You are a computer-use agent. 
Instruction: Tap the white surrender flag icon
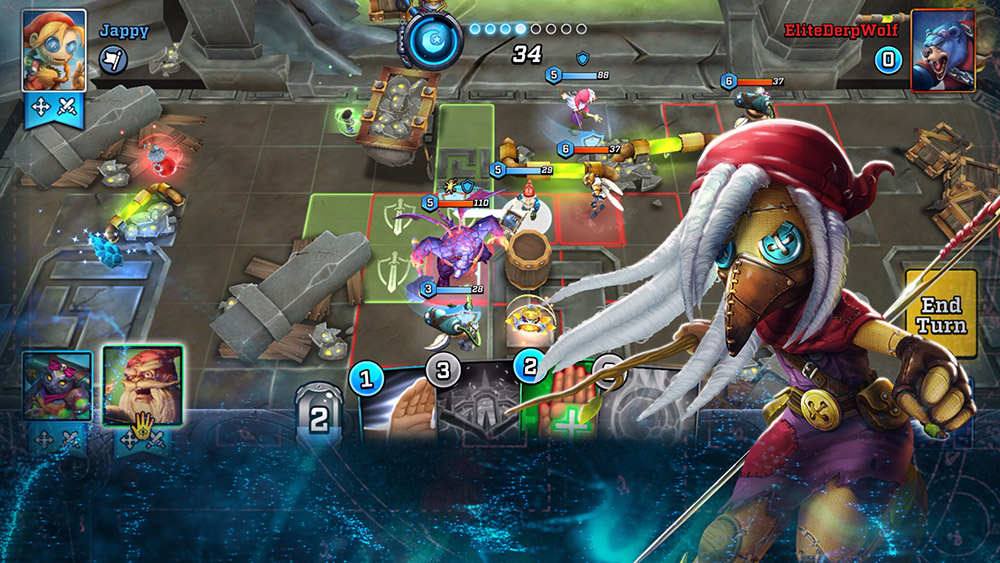(x=112, y=61)
